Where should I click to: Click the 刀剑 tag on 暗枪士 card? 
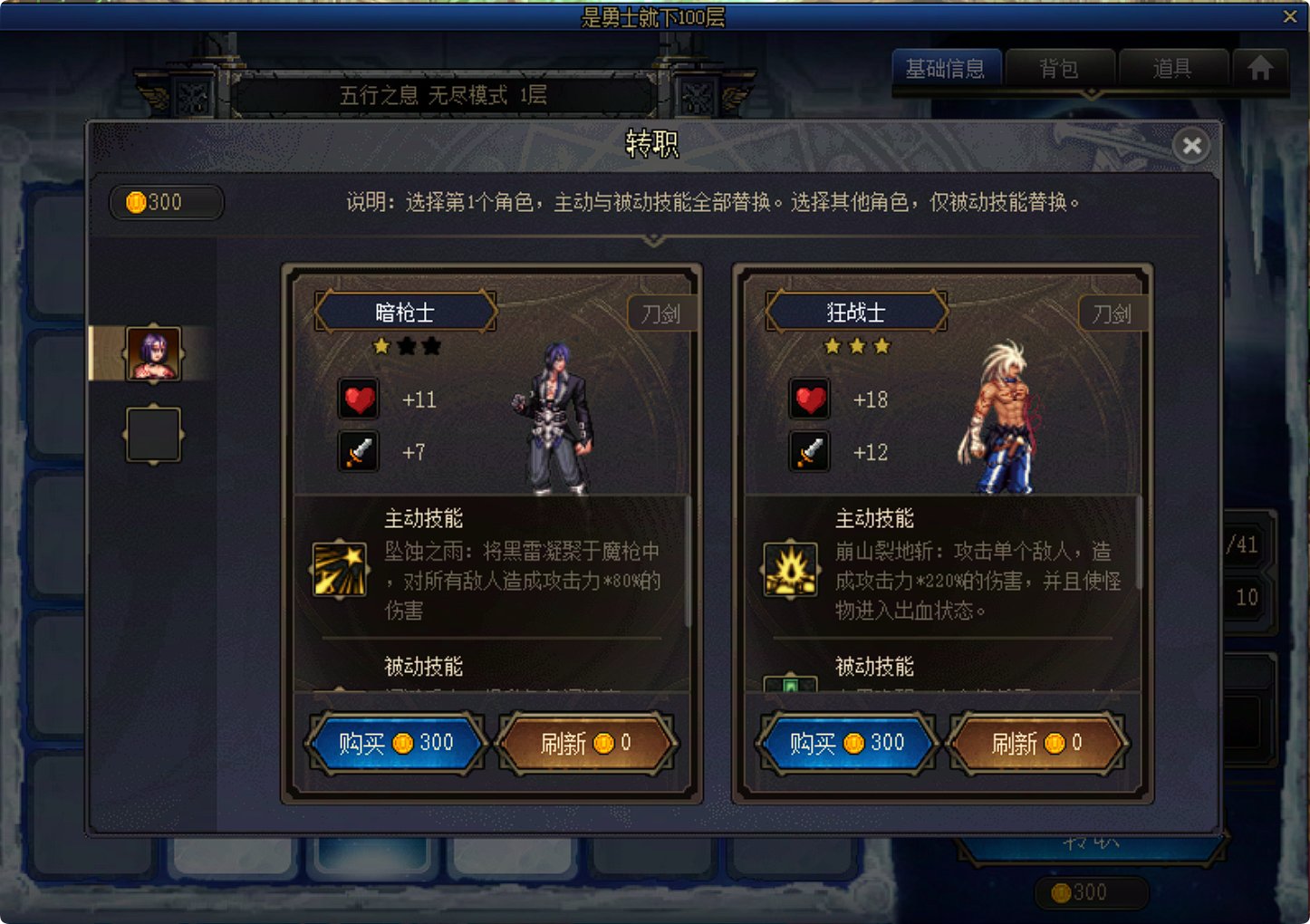661,313
